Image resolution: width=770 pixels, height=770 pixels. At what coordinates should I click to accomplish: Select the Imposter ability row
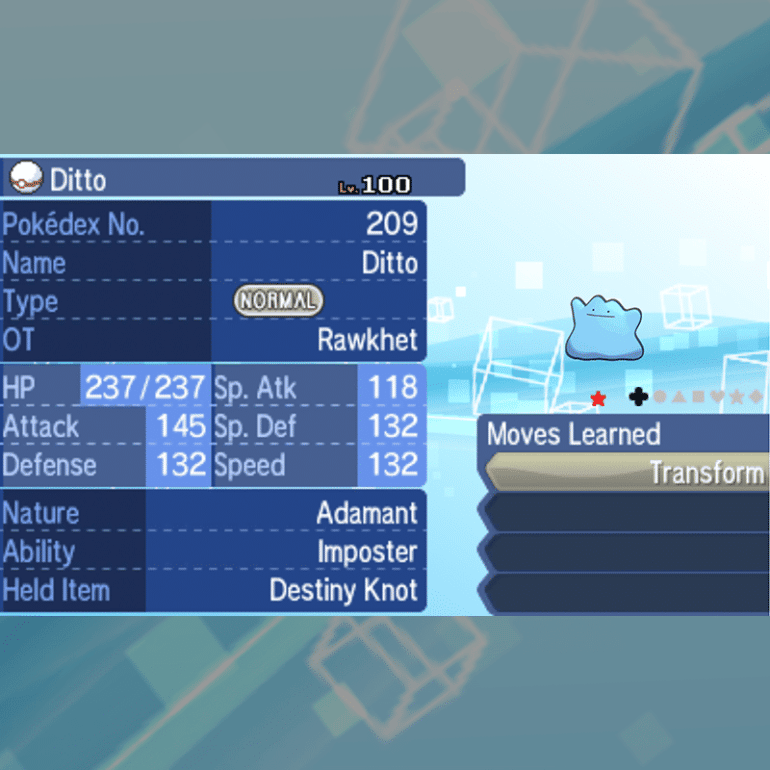213,552
